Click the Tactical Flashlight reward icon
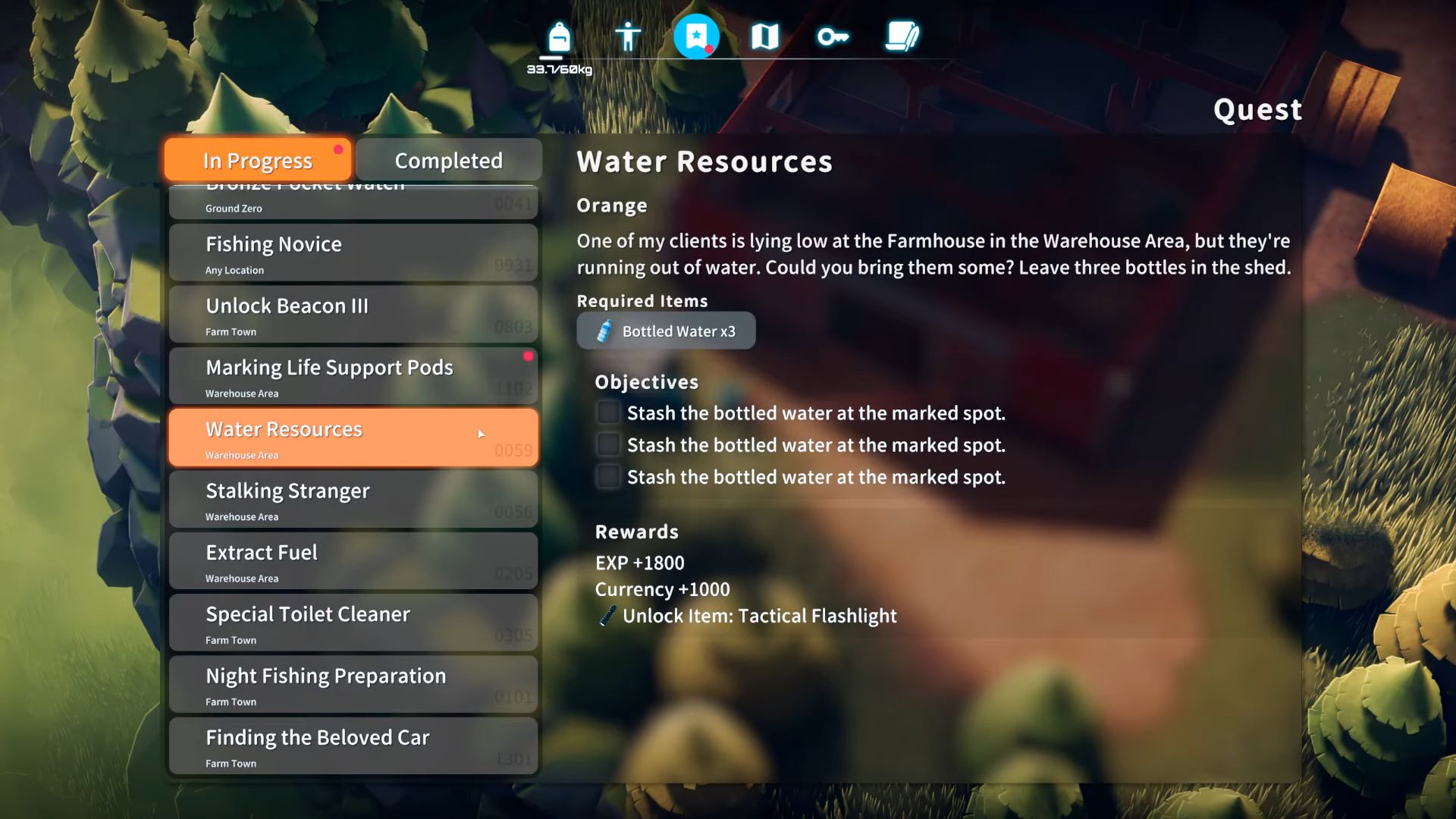 click(x=605, y=616)
